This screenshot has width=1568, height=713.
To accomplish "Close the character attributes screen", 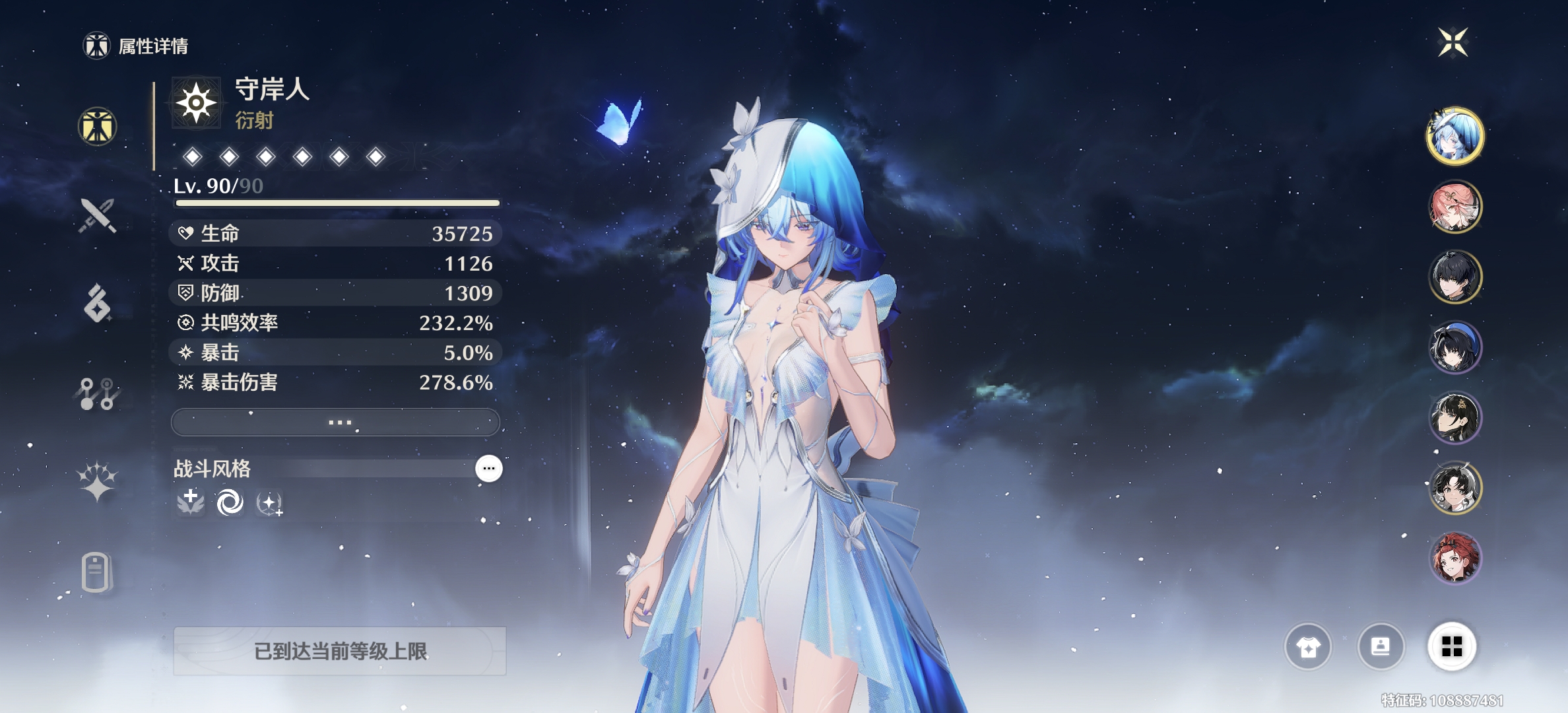I will [x=1453, y=43].
